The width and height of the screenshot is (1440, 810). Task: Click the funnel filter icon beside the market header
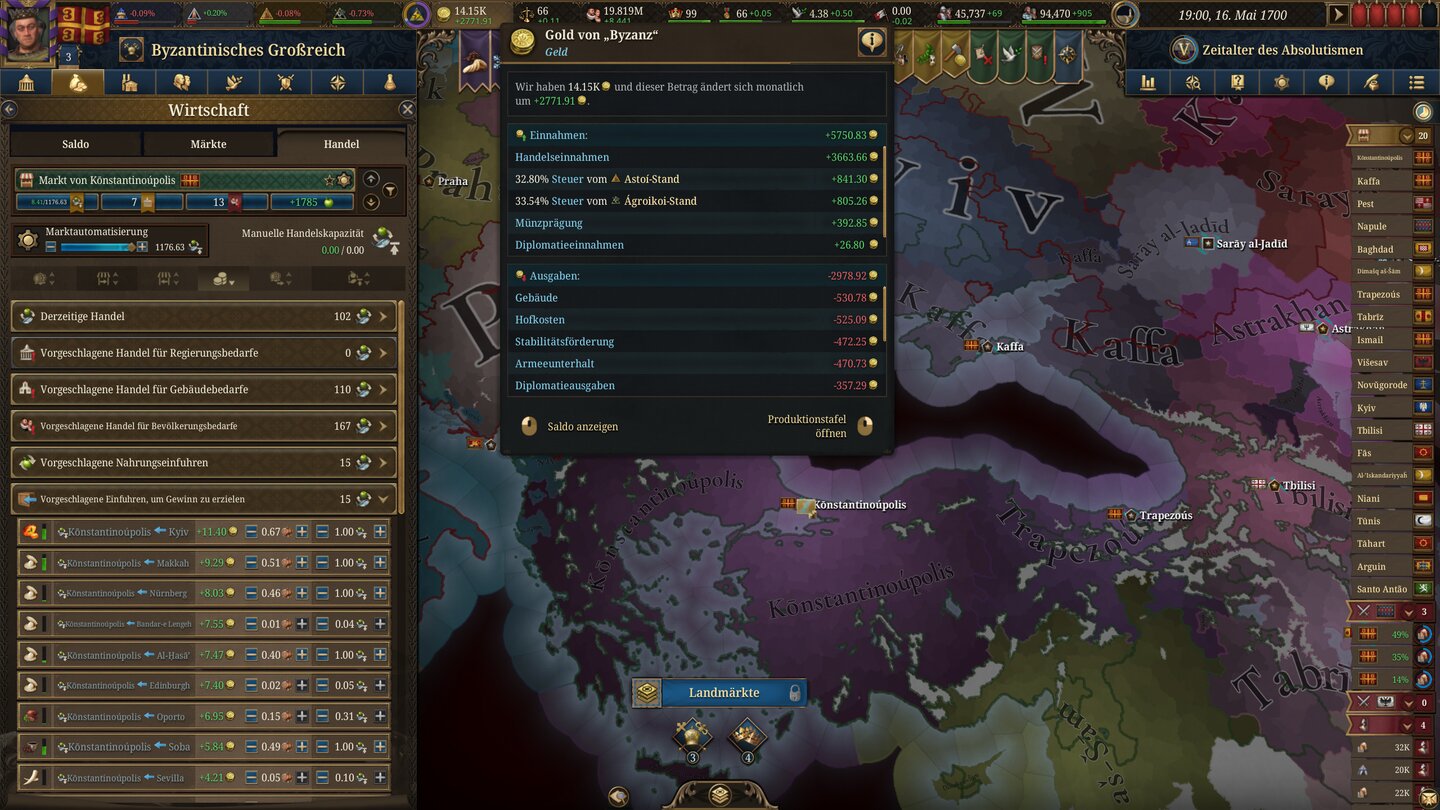coord(391,189)
